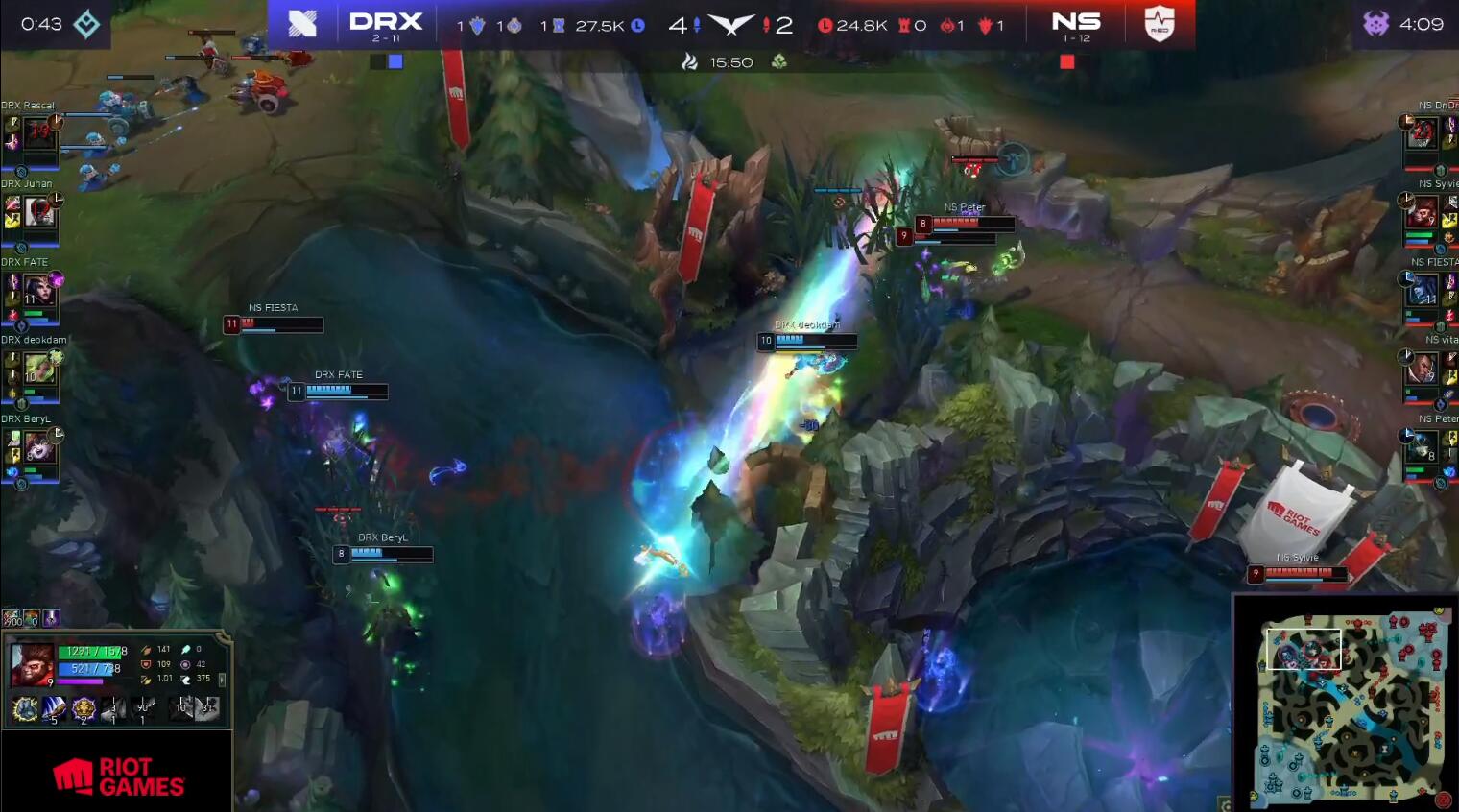Choose NS FIESTA's champion portrait

[1422, 289]
